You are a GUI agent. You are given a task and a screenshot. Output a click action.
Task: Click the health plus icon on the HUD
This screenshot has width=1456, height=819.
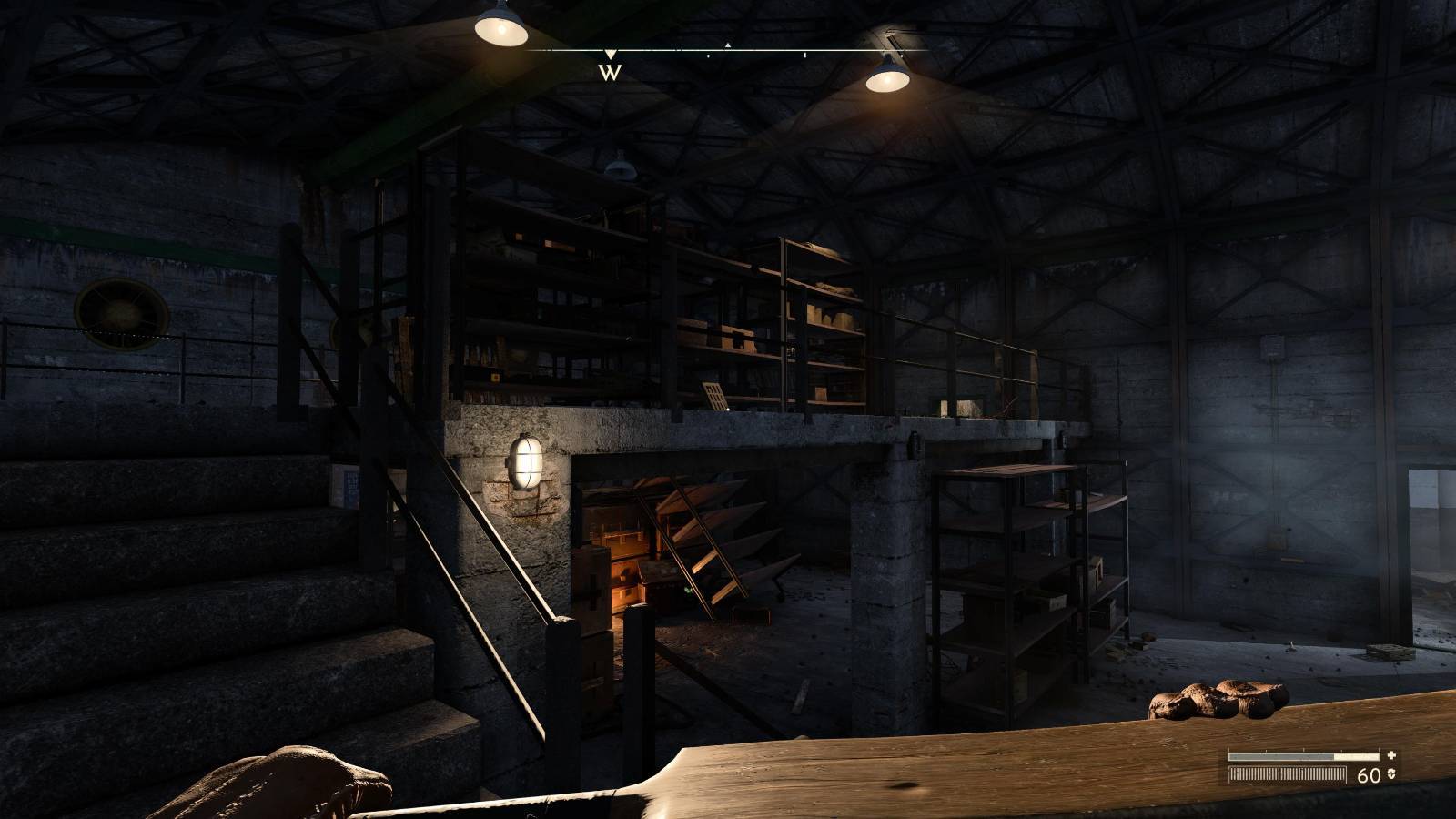point(1391,755)
